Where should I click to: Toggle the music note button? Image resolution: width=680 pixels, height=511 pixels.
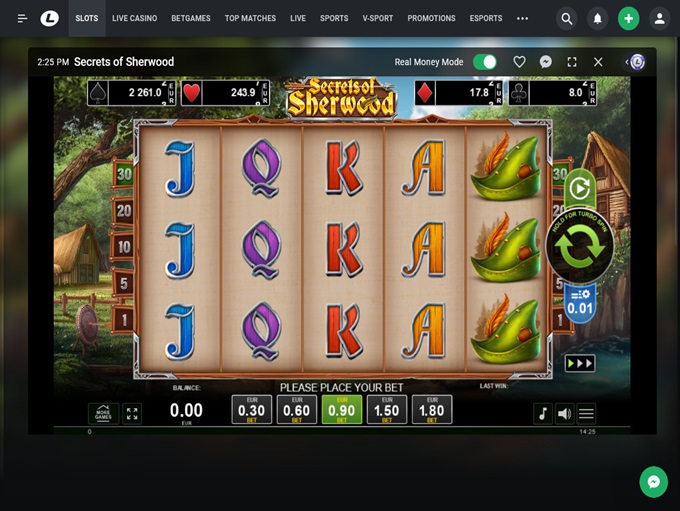(x=543, y=413)
